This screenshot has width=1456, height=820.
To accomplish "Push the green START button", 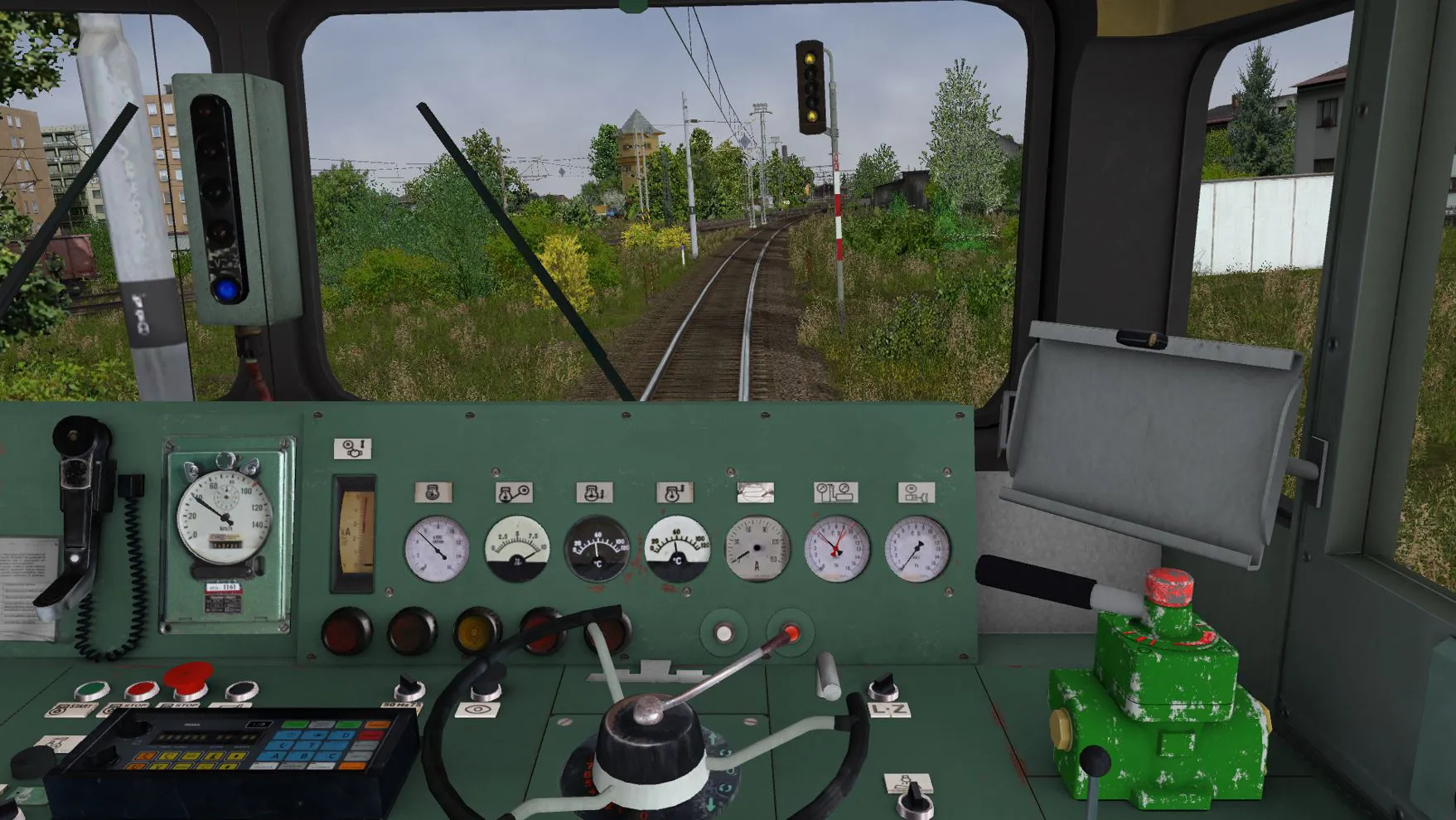I will click(91, 690).
